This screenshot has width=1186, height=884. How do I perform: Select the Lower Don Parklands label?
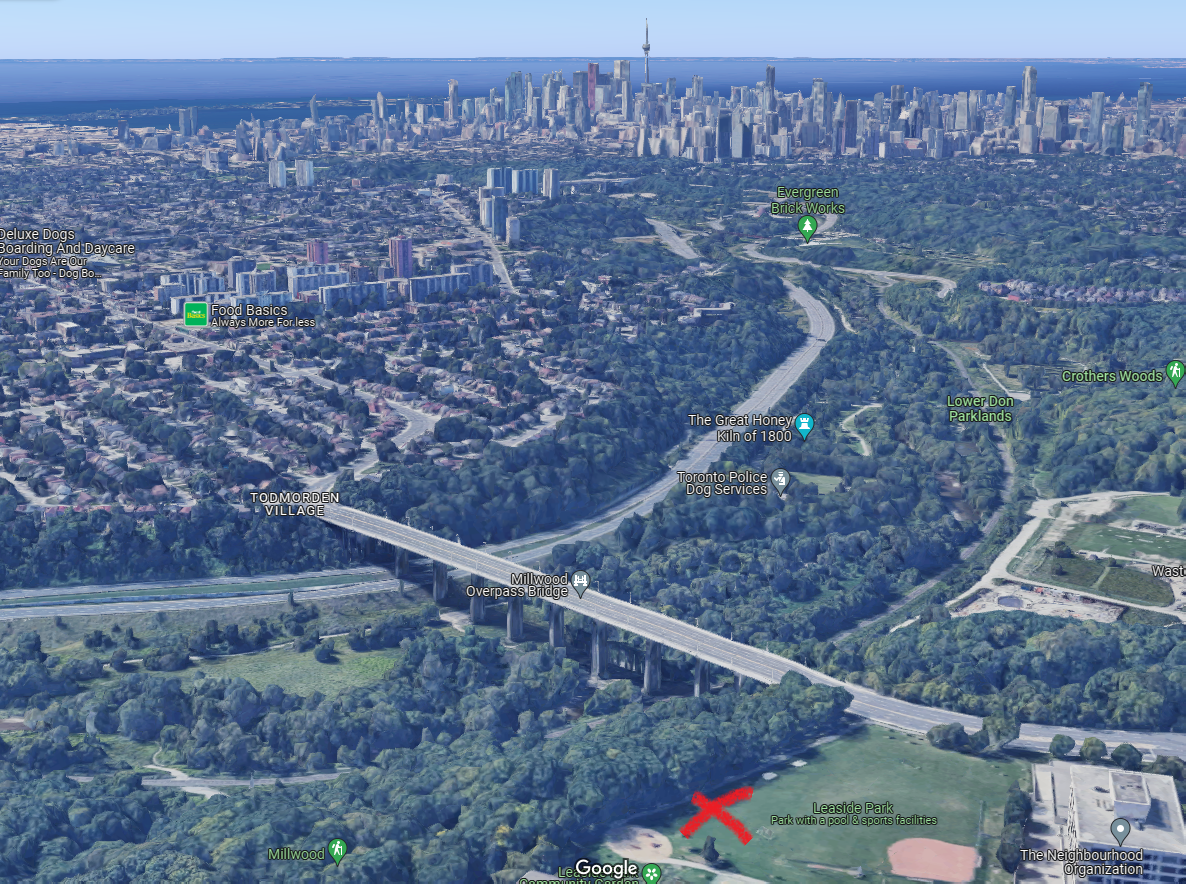[980, 408]
